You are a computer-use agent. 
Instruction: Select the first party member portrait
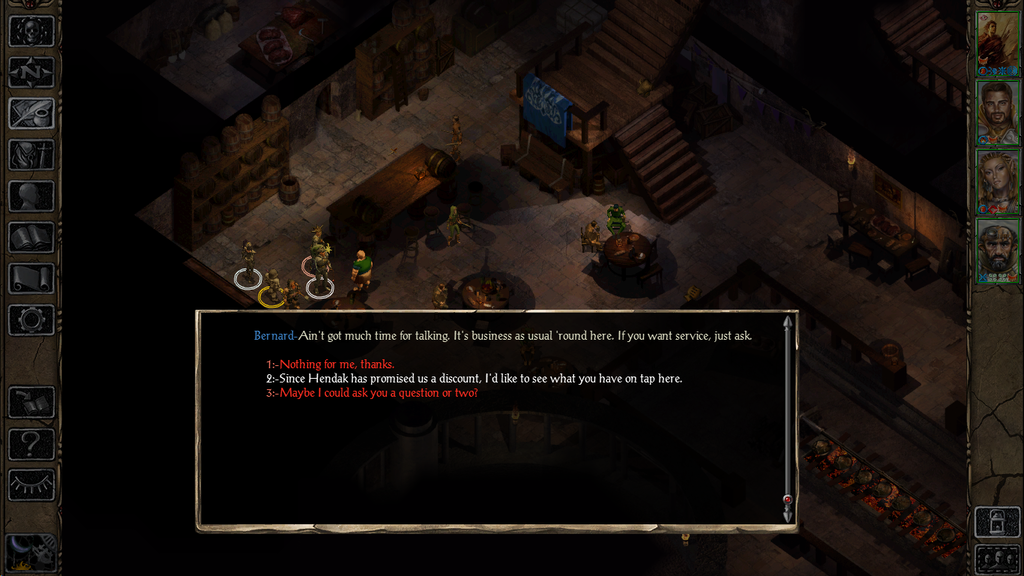pyautogui.click(x=997, y=40)
